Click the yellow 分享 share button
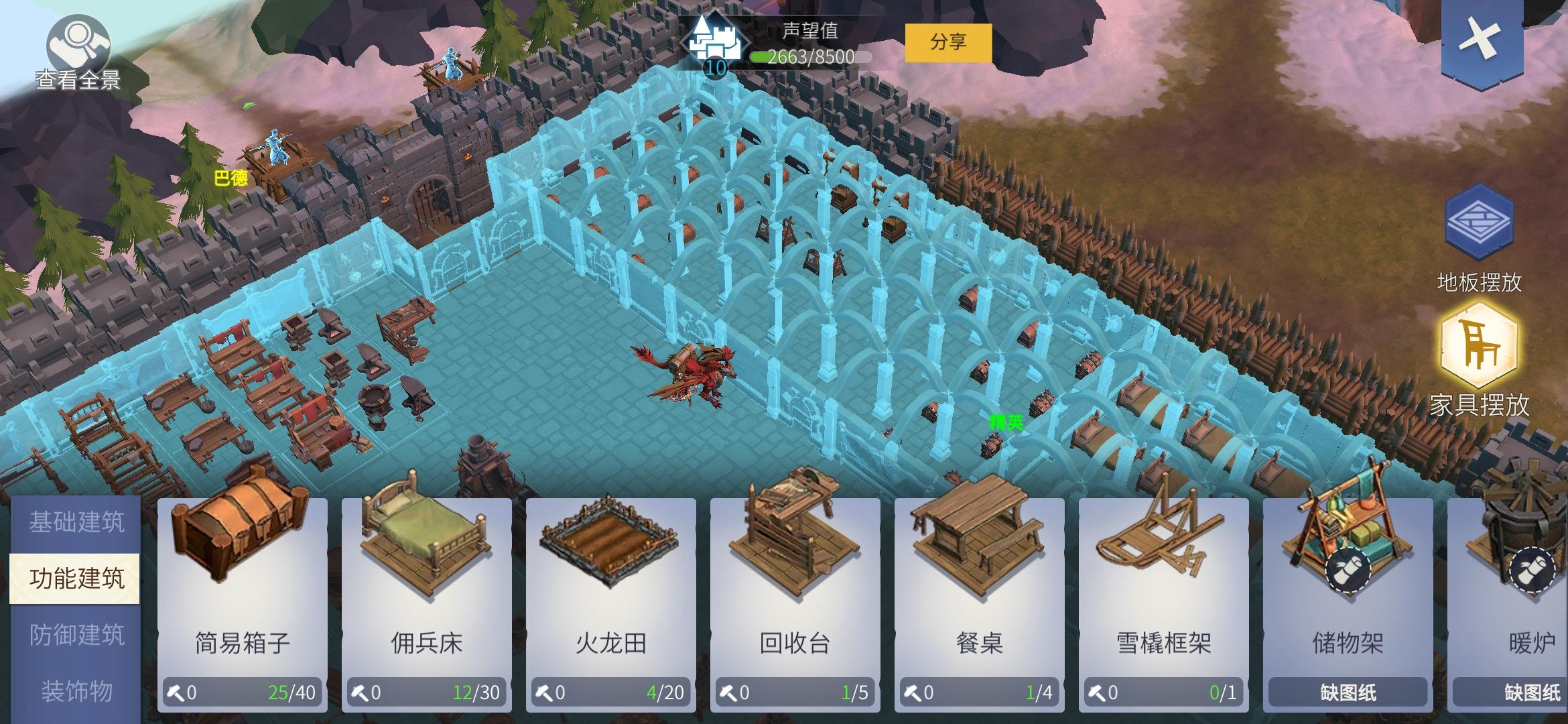 [950, 42]
